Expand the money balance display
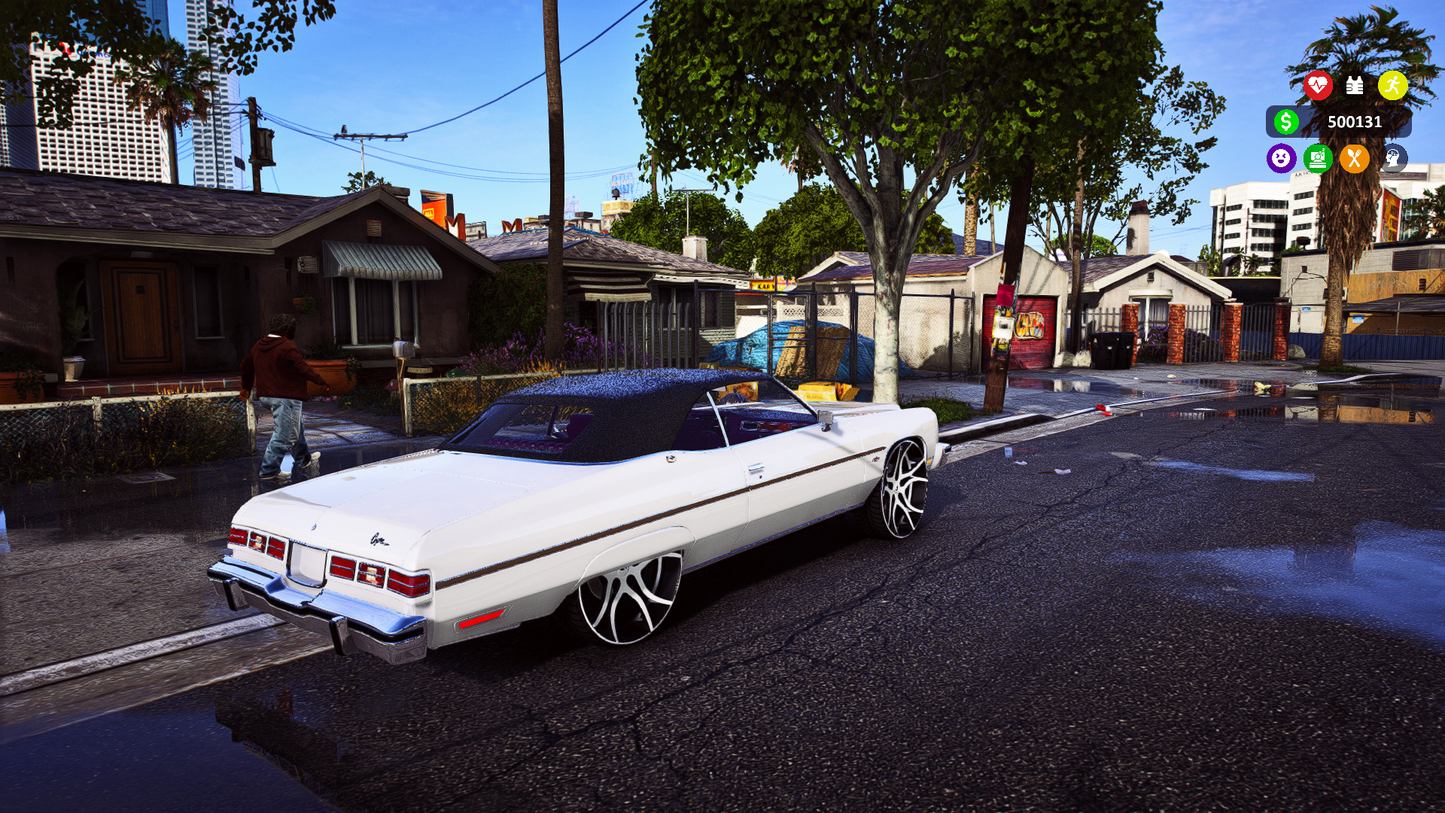Image resolution: width=1445 pixels, height=813 pixels. [1340, 121]
